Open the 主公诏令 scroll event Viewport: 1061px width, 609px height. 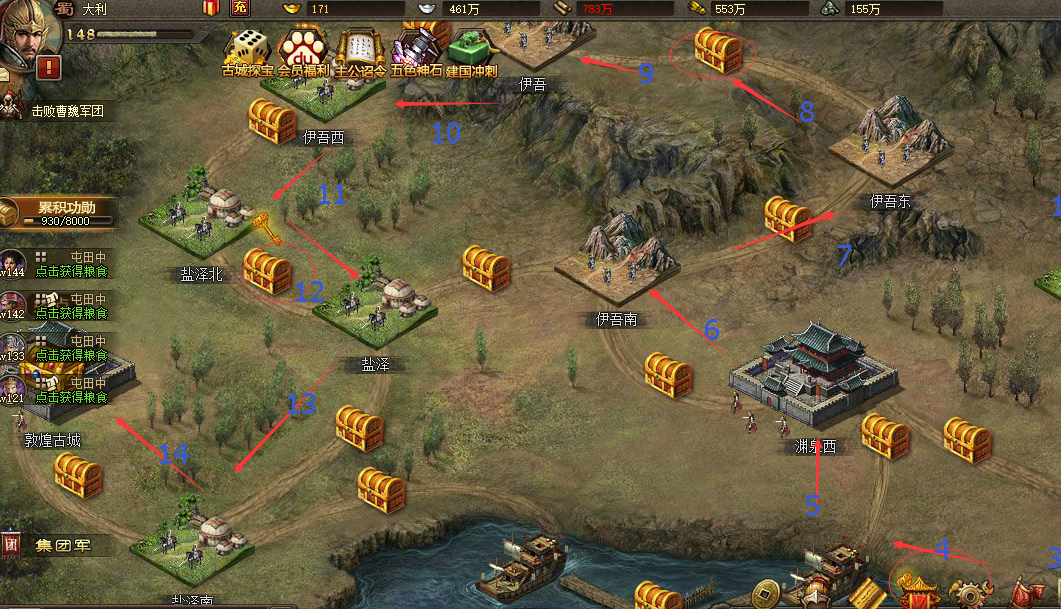(x=357, y=50)
